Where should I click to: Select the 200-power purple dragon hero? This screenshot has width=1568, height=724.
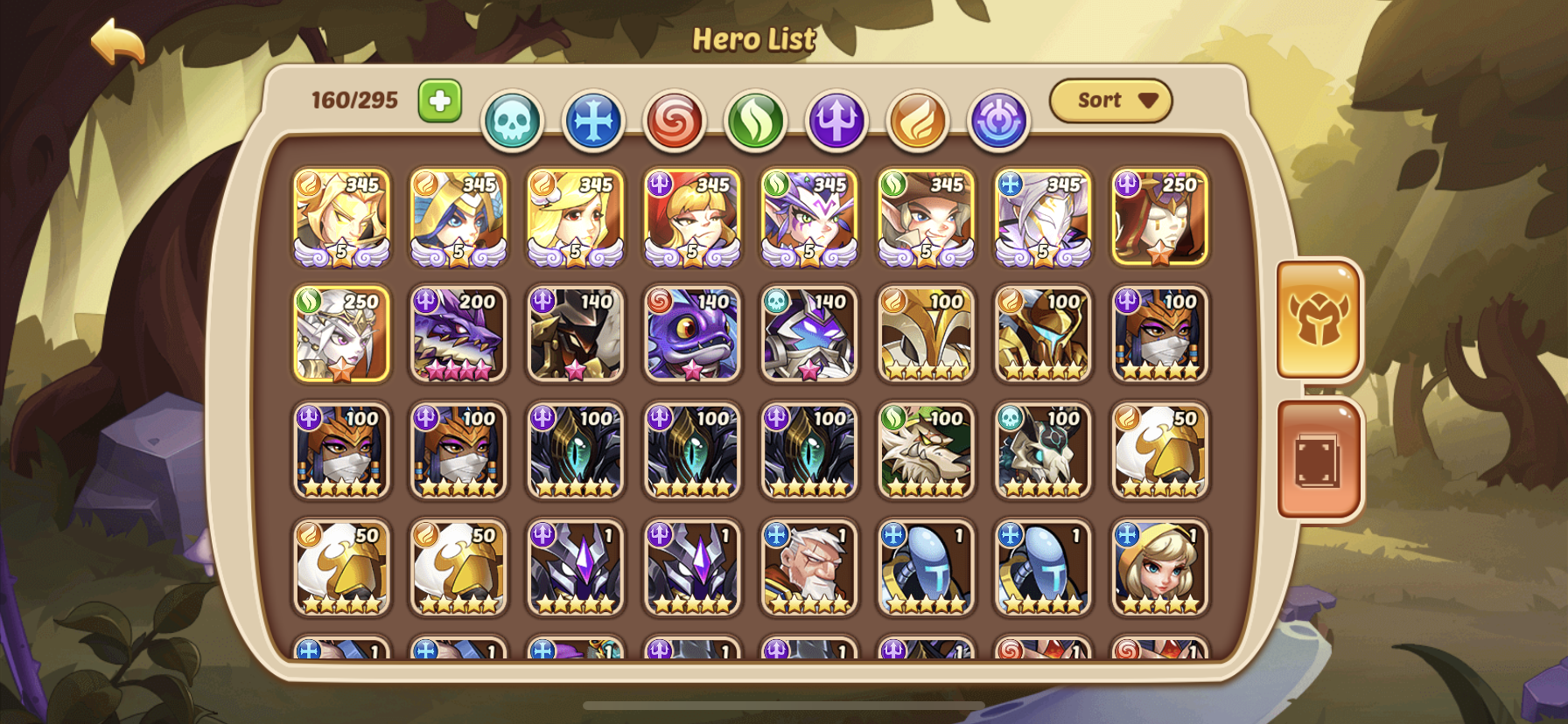[458, 335]
